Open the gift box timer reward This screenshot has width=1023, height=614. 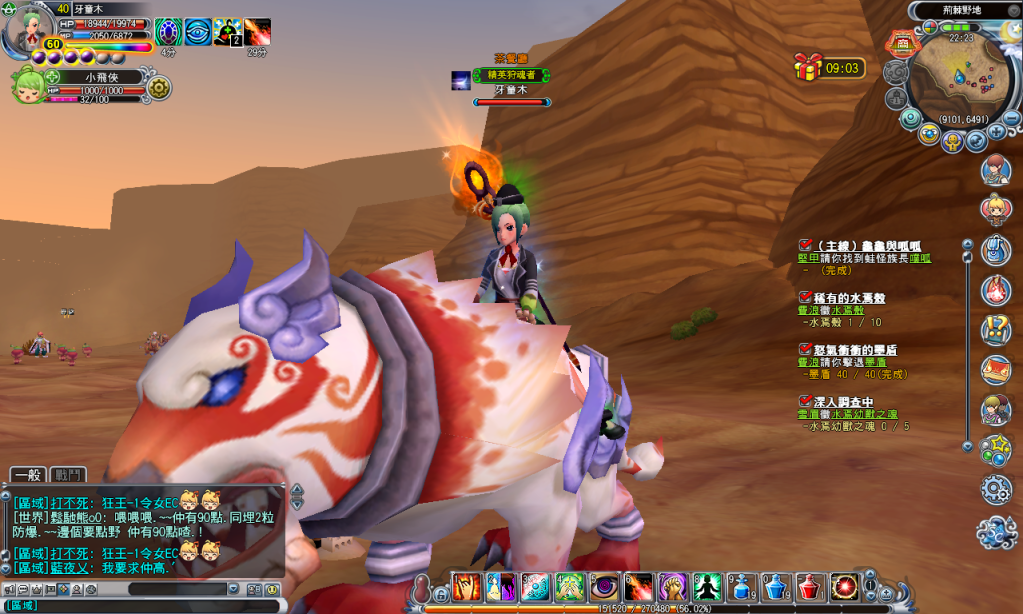click(807, 67)
